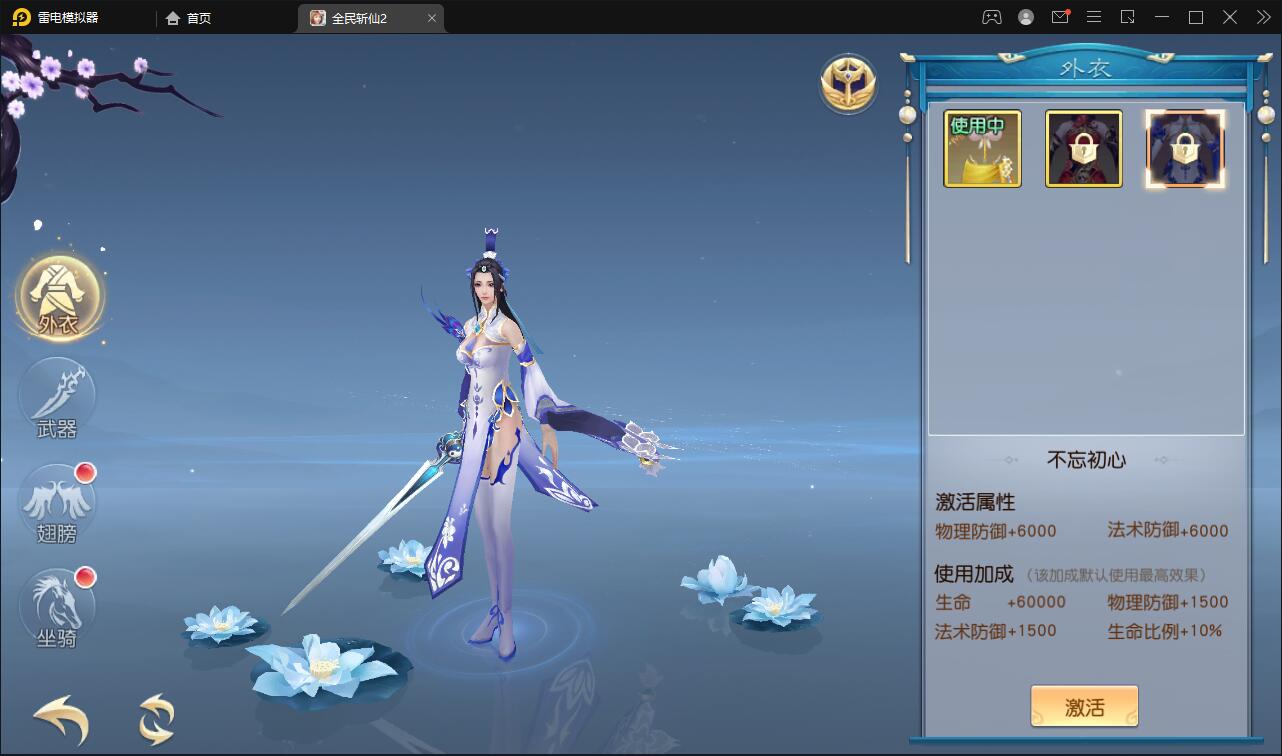Image resolution: width=1282 pixels, height=756 pixels.
Task: Switch to the 首页 home tab
Action: [188, 17]
